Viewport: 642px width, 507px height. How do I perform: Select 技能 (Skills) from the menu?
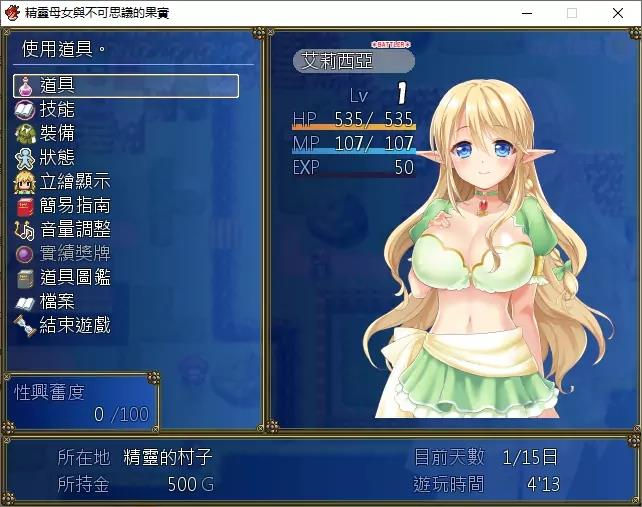coord(57,109)
